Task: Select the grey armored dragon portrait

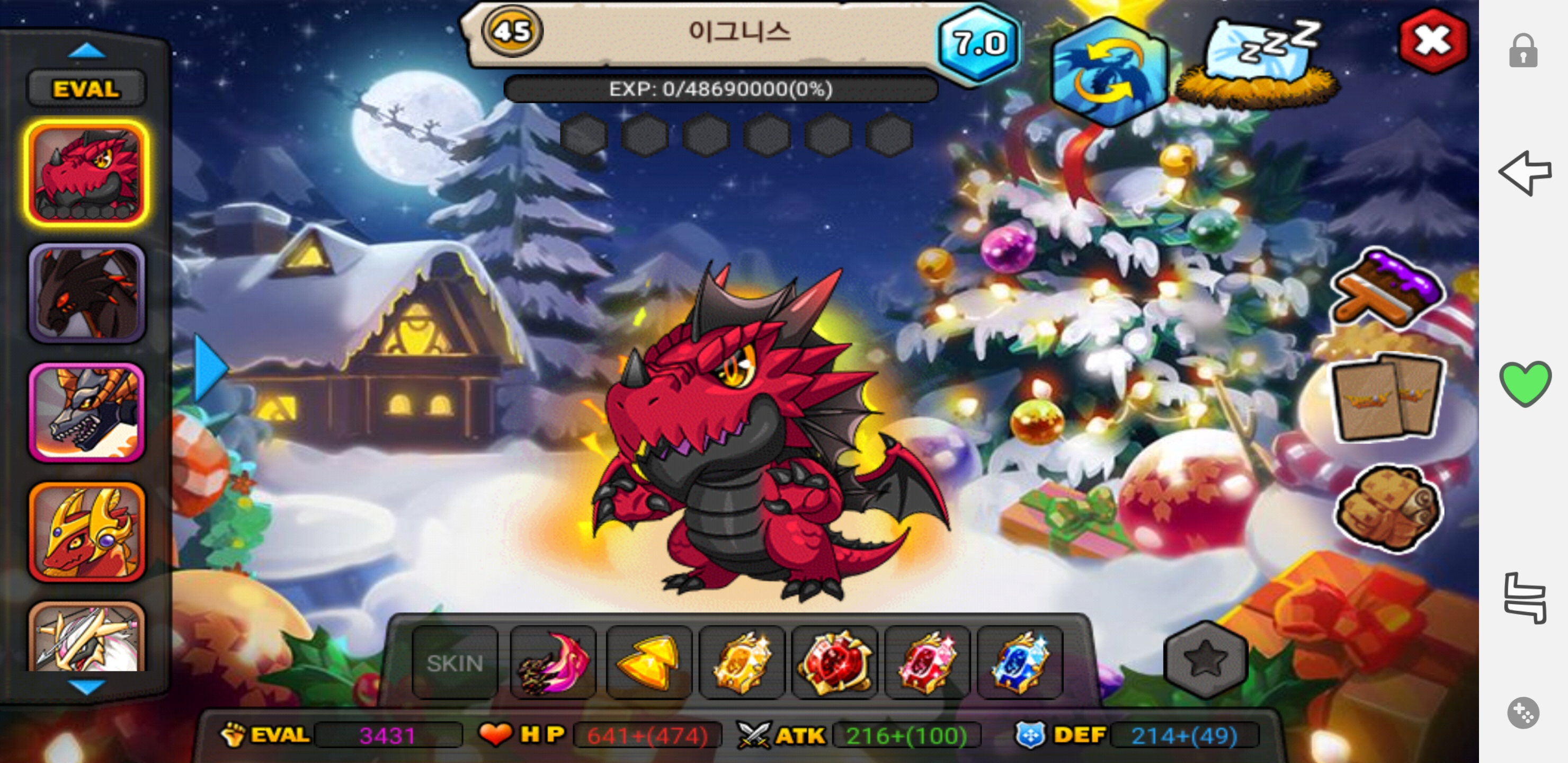Action: point(86,412)
